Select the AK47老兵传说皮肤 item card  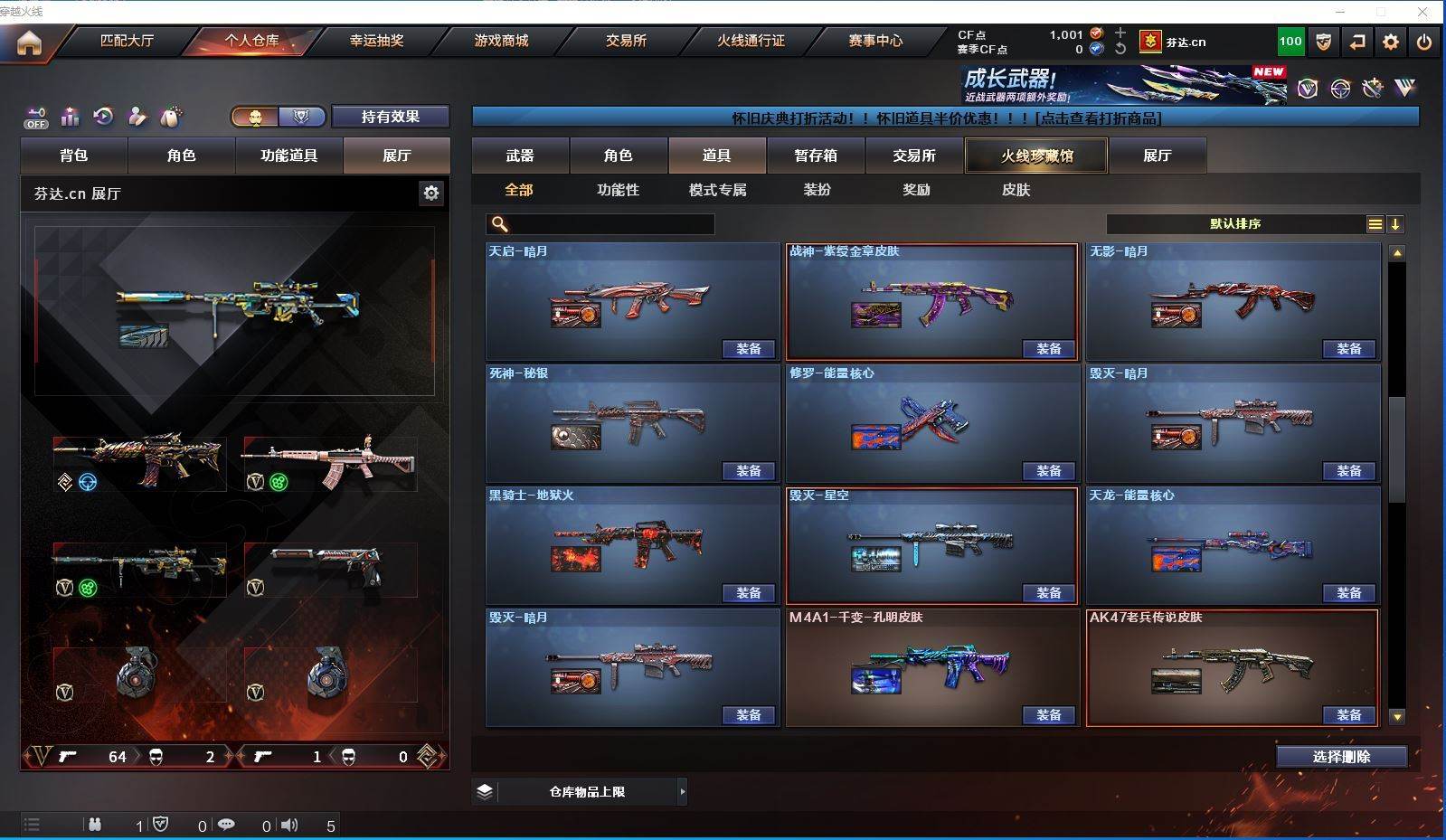coord(1232,666)
